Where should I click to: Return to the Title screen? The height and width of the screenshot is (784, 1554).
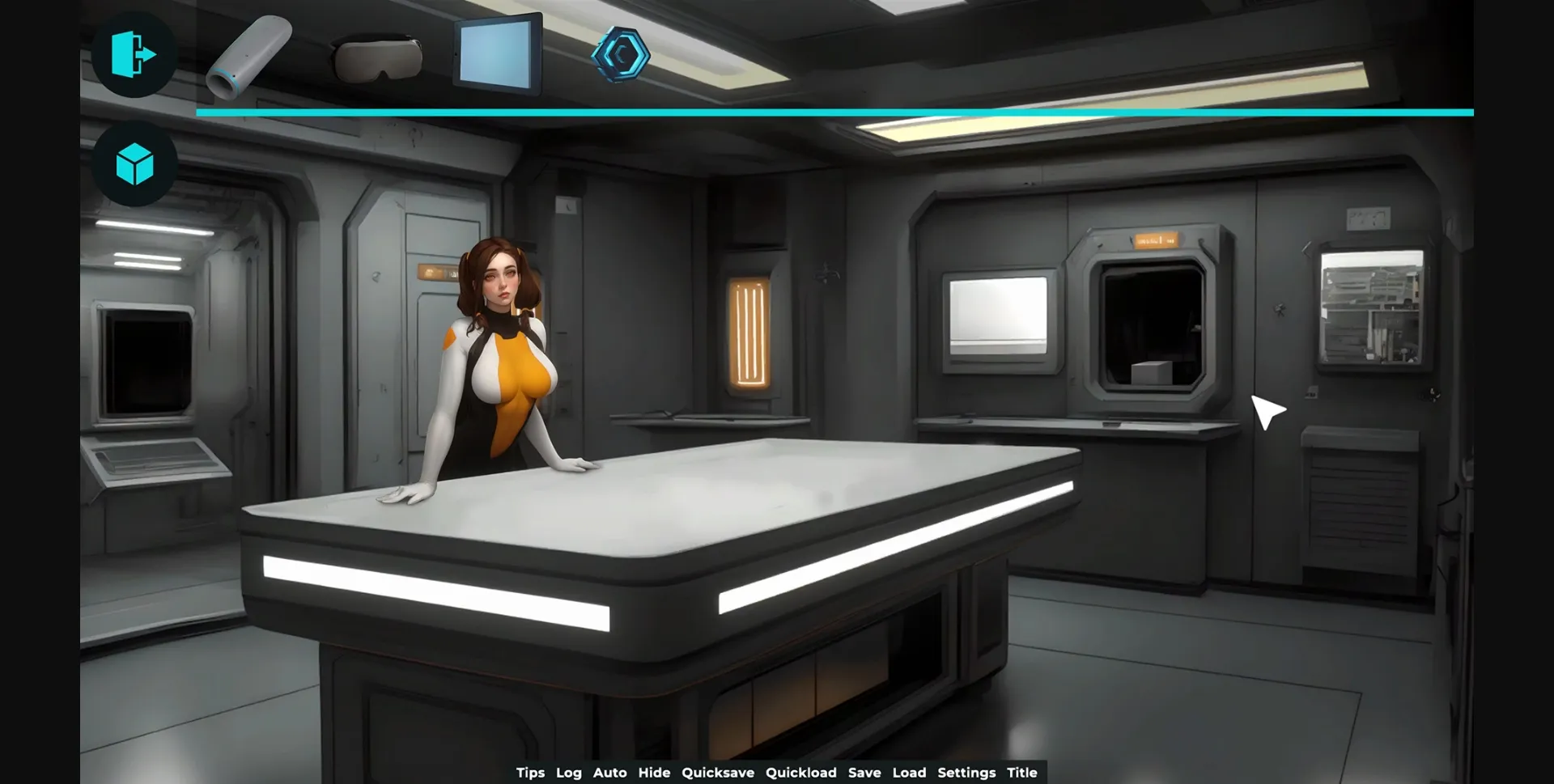click(x=1022, y=773)
